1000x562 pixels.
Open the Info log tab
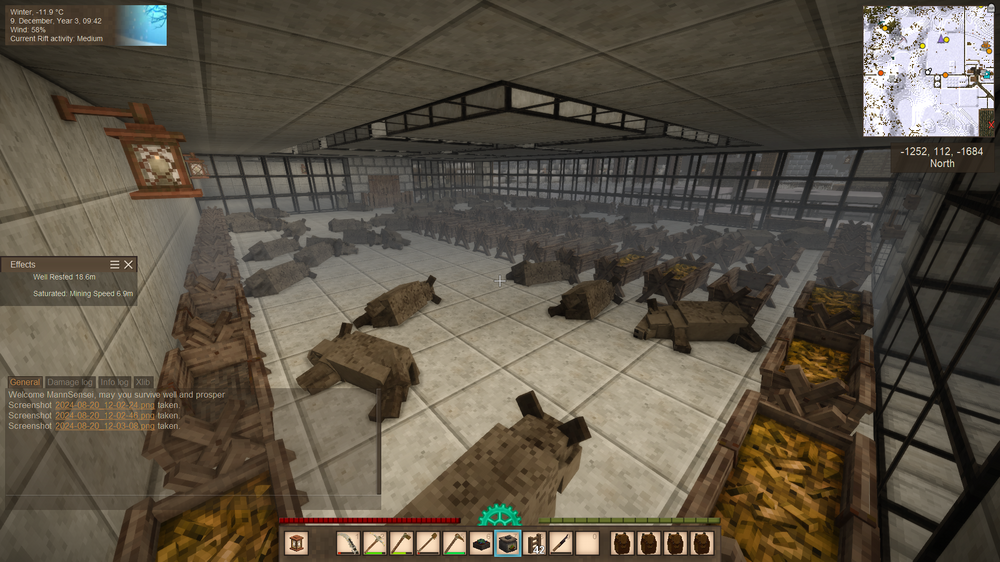coord(114,382)
